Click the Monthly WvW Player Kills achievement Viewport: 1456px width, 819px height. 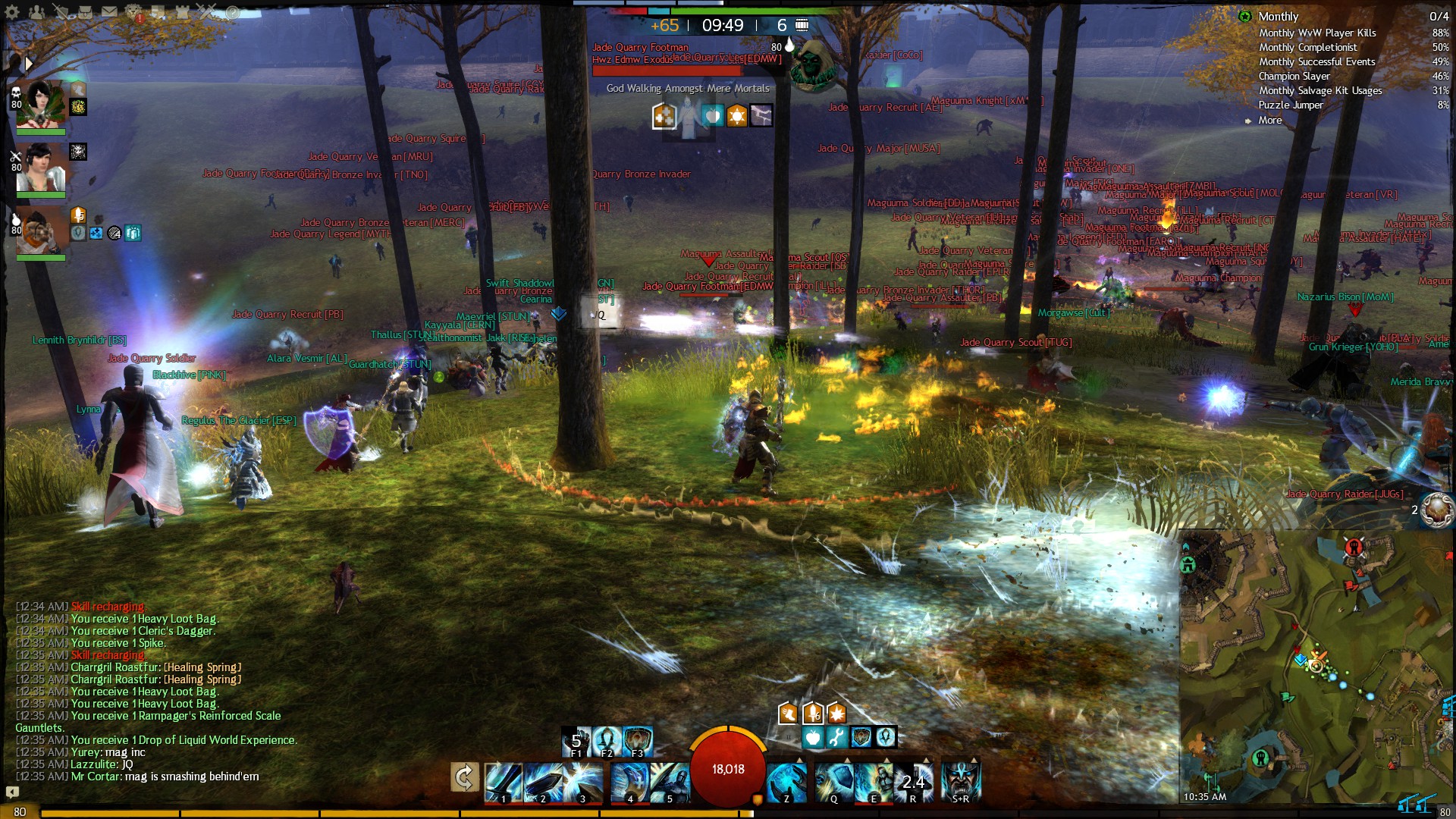tap(1319, 33)
